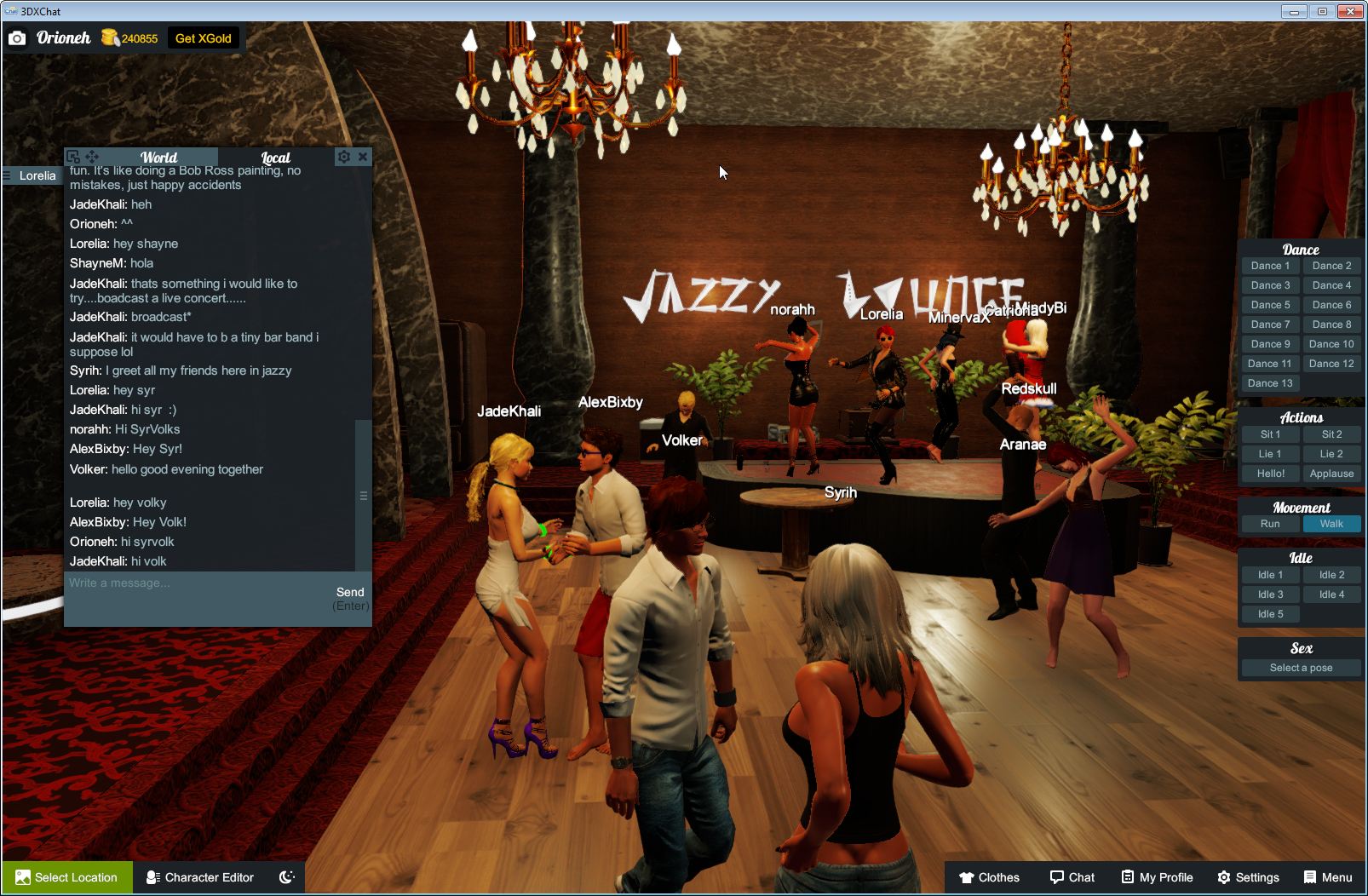Screen dimensions: 1368x896
Task: Open the Settings panel
Action: tap(1248, 877)
